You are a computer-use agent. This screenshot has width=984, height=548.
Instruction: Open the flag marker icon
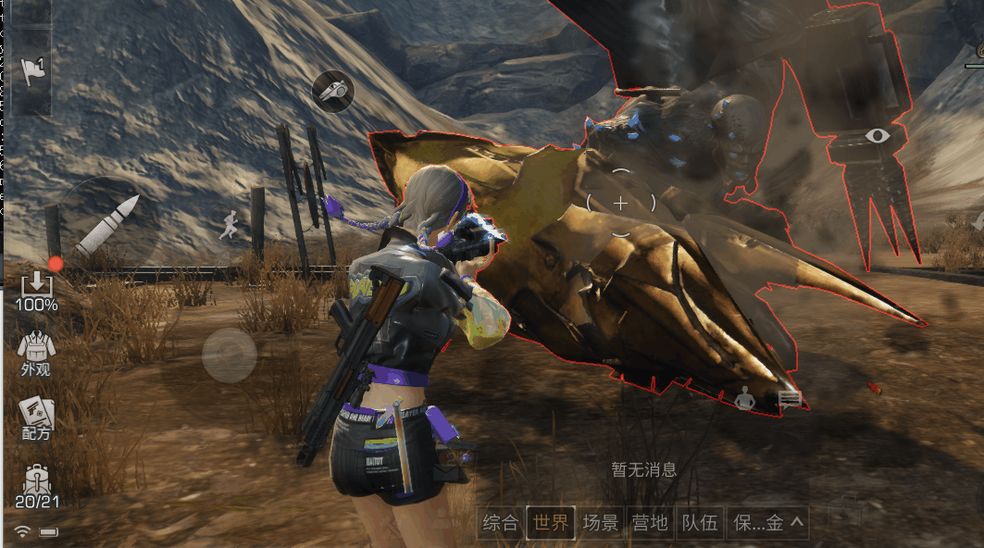pyautogui.click(x=32, y=71)
